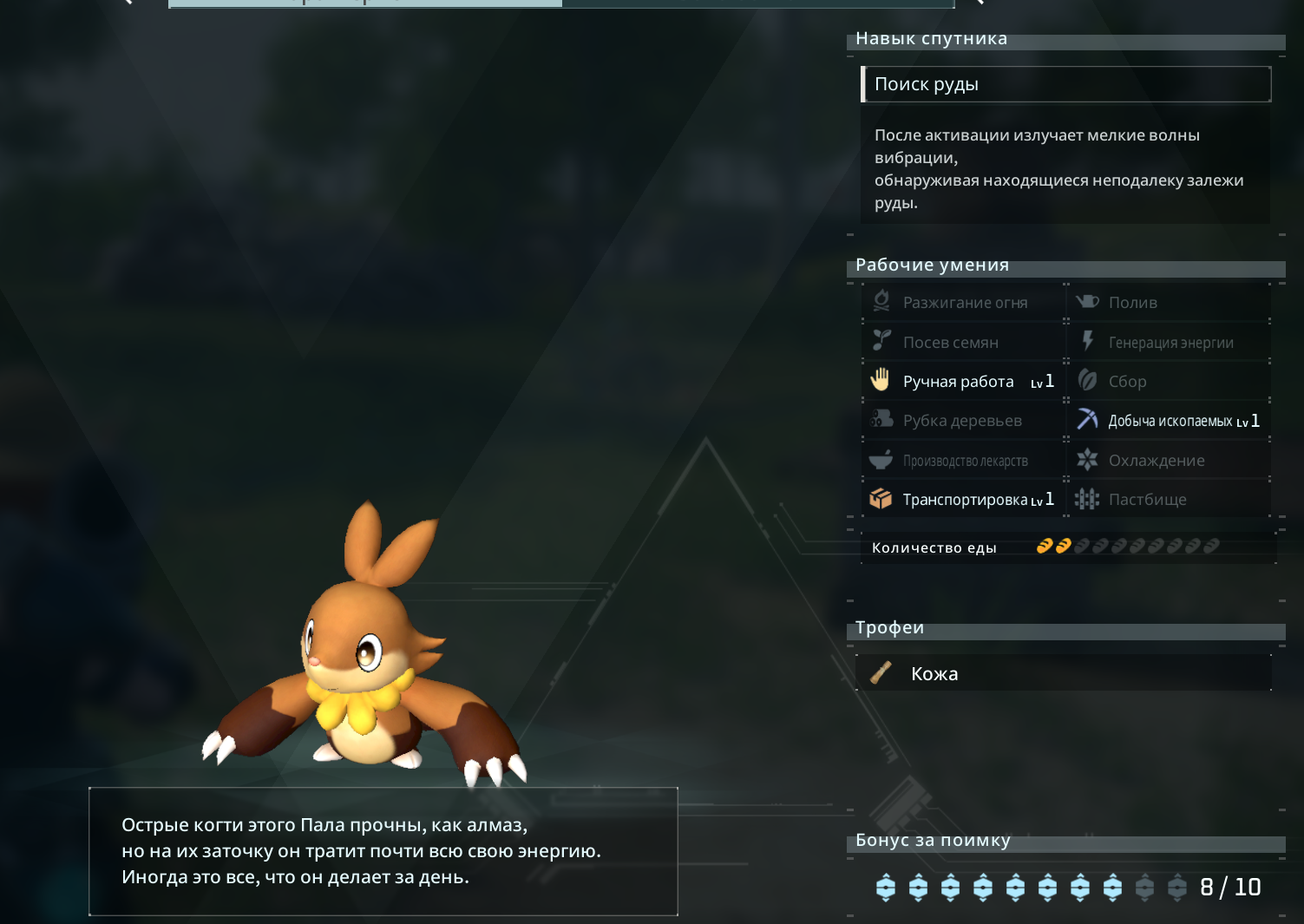Viewport: 1304px width, 924px height.
Task: Select the Добыча ископаемых mining skill
Action: click(1170, 421)
